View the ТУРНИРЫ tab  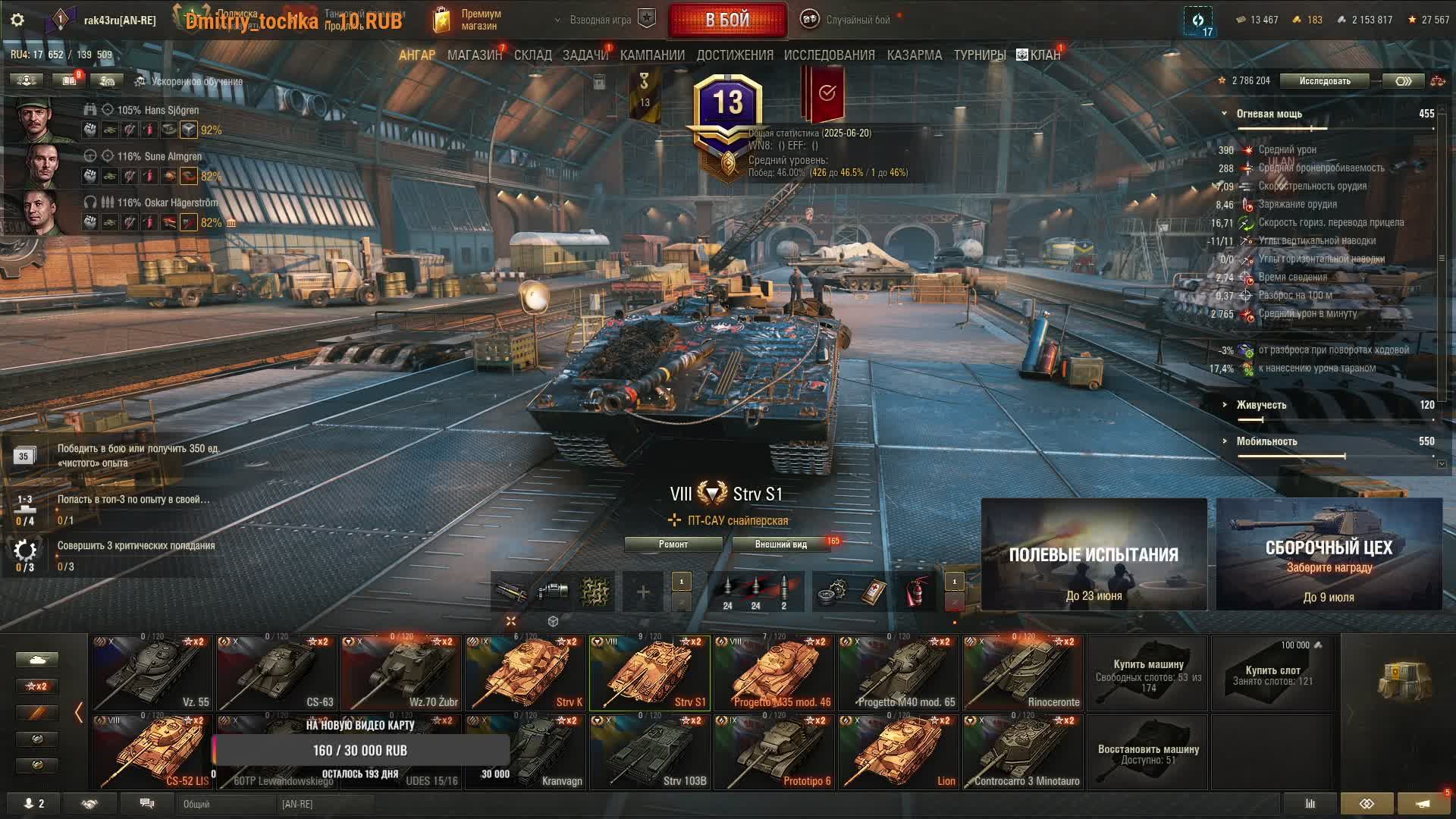point(979,55)
